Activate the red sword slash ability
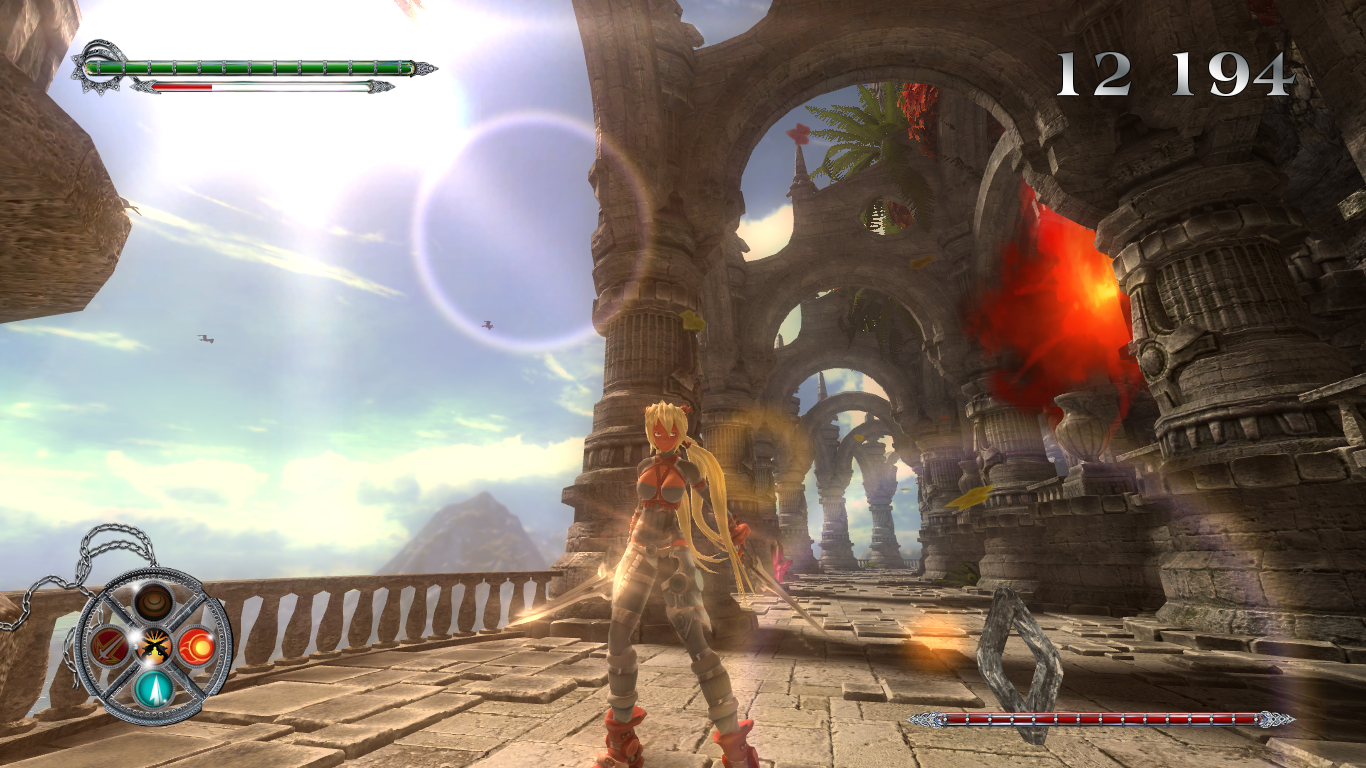 [x=108, y=647]
